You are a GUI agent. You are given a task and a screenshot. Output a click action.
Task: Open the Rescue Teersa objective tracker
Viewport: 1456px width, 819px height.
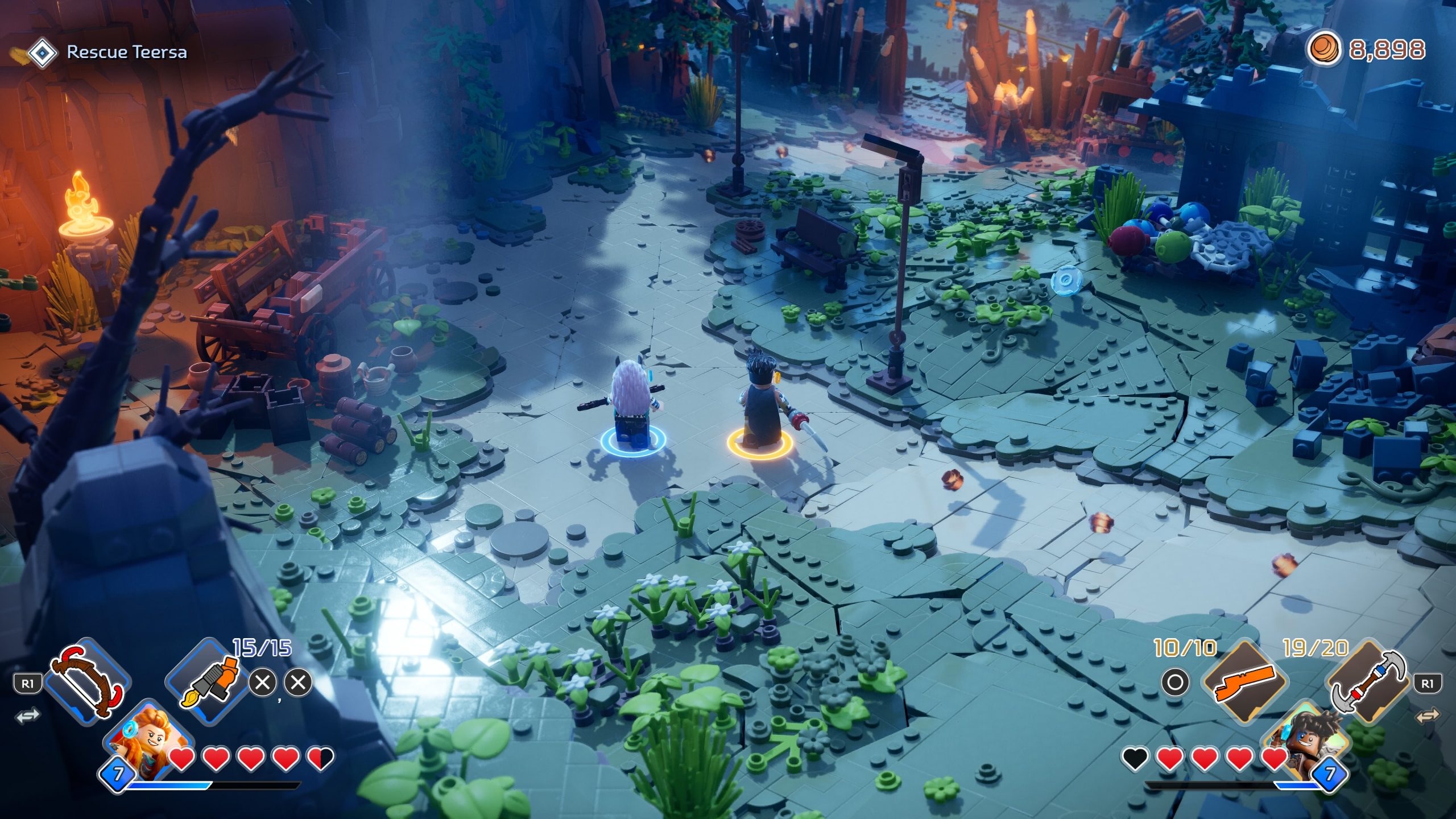126,52
